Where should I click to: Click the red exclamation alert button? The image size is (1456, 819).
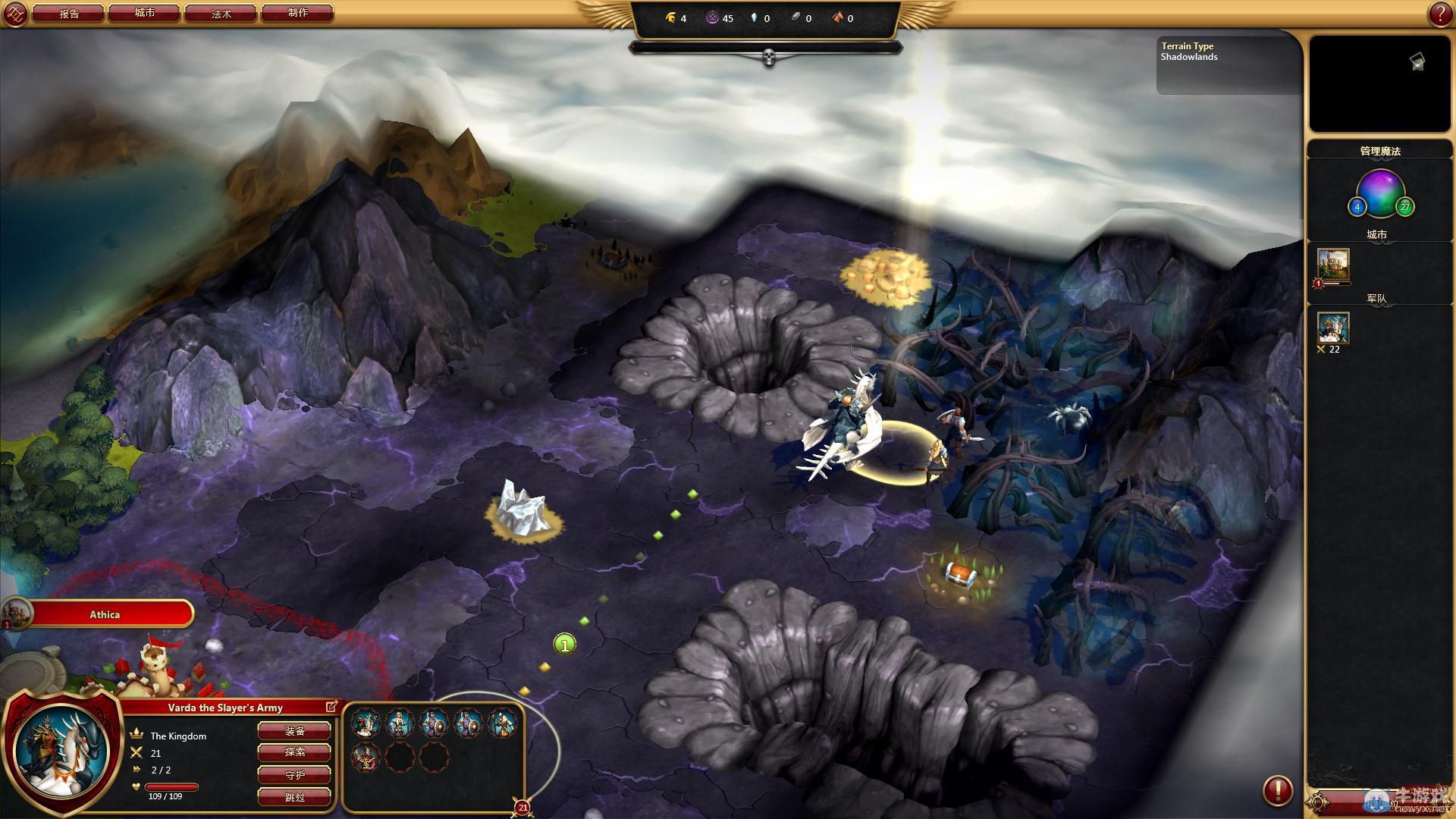click(x=1277, y=791)
